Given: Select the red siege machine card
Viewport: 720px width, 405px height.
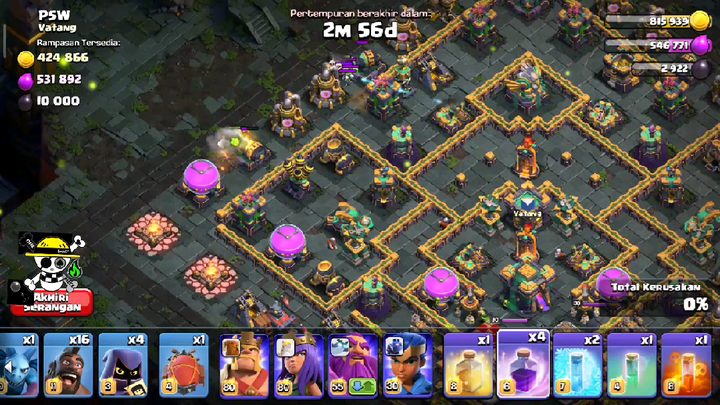Looking at the screenshot, I should [184, 367].
